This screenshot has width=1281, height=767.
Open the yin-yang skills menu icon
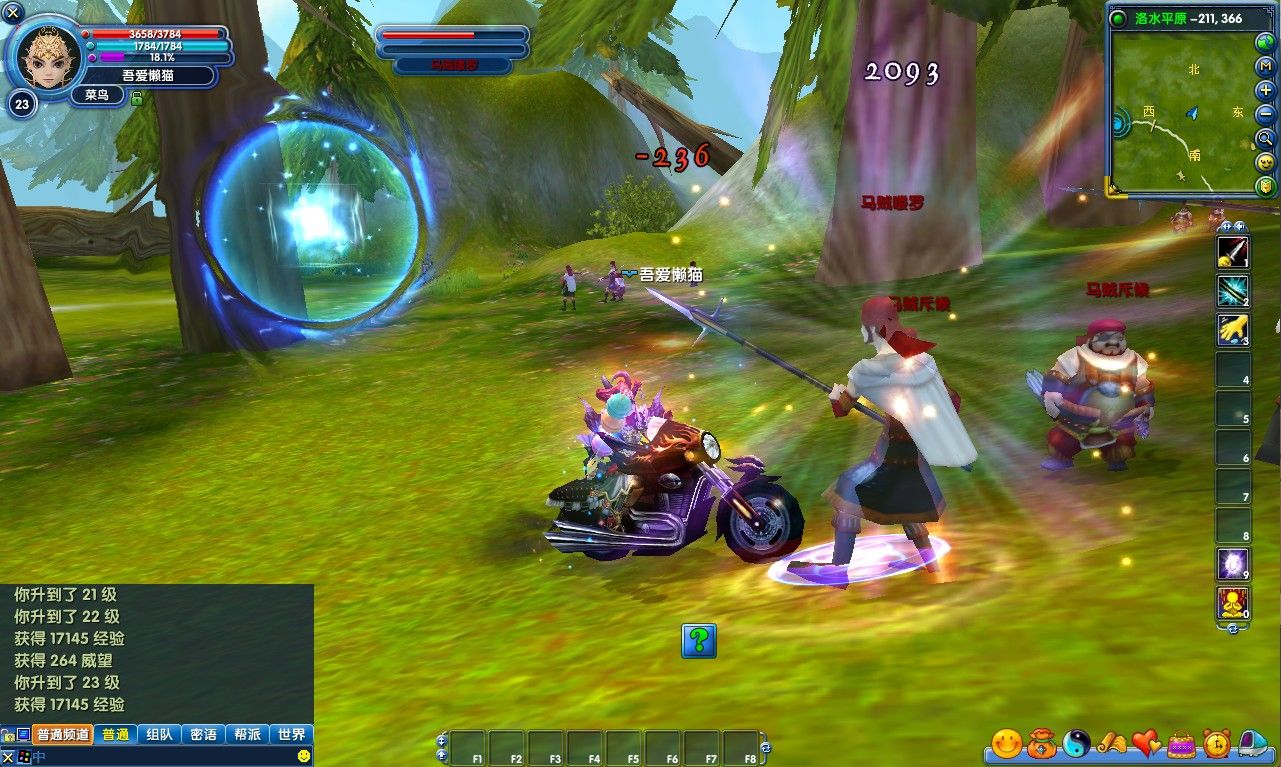tap(1076, 743)
